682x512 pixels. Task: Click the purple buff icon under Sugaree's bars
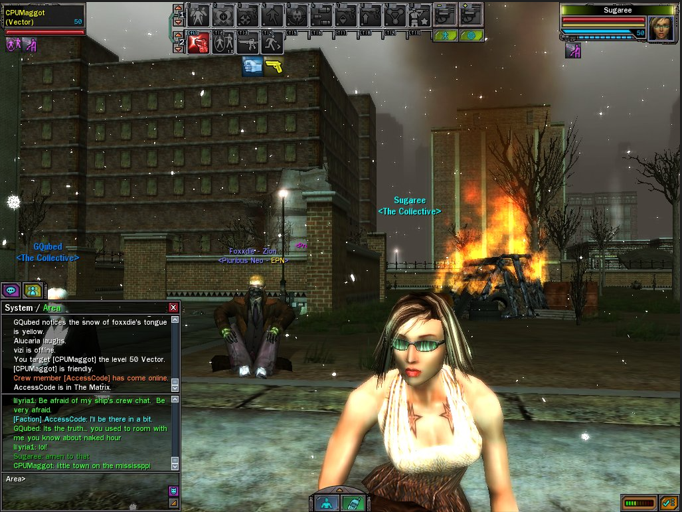(573, 50)
